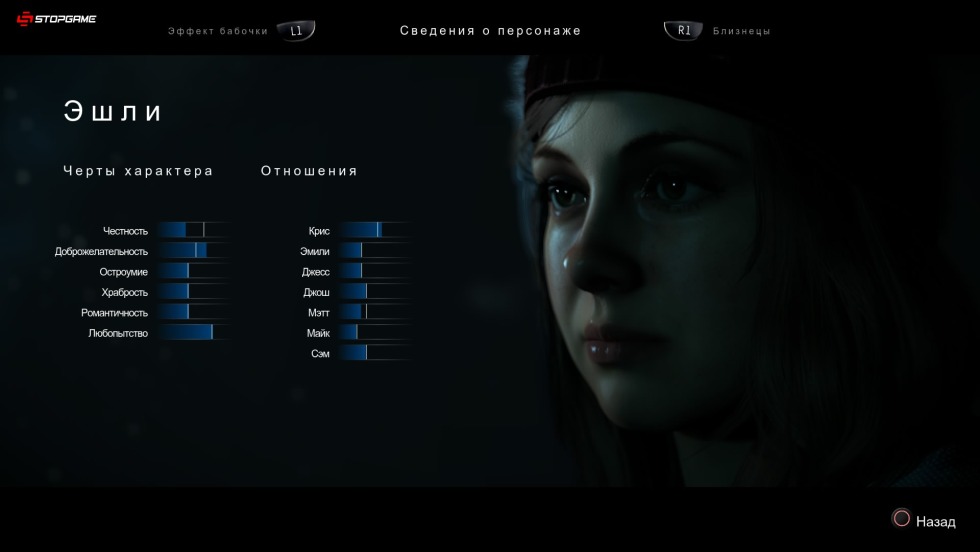Open the Близнецы tab
Screen dimensions: 980x552
(741, 31)
